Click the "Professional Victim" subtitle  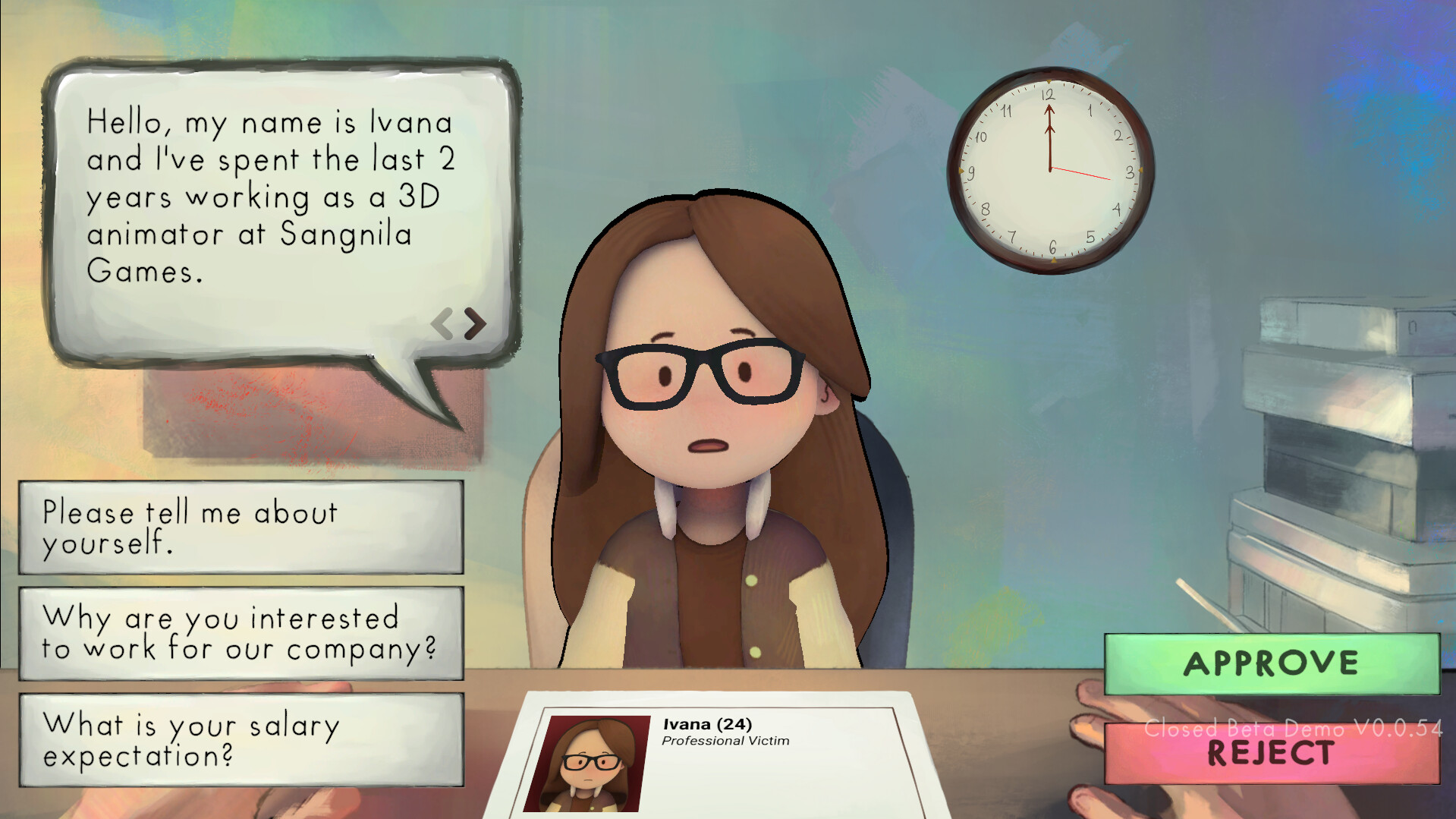(x=726, y=742)
